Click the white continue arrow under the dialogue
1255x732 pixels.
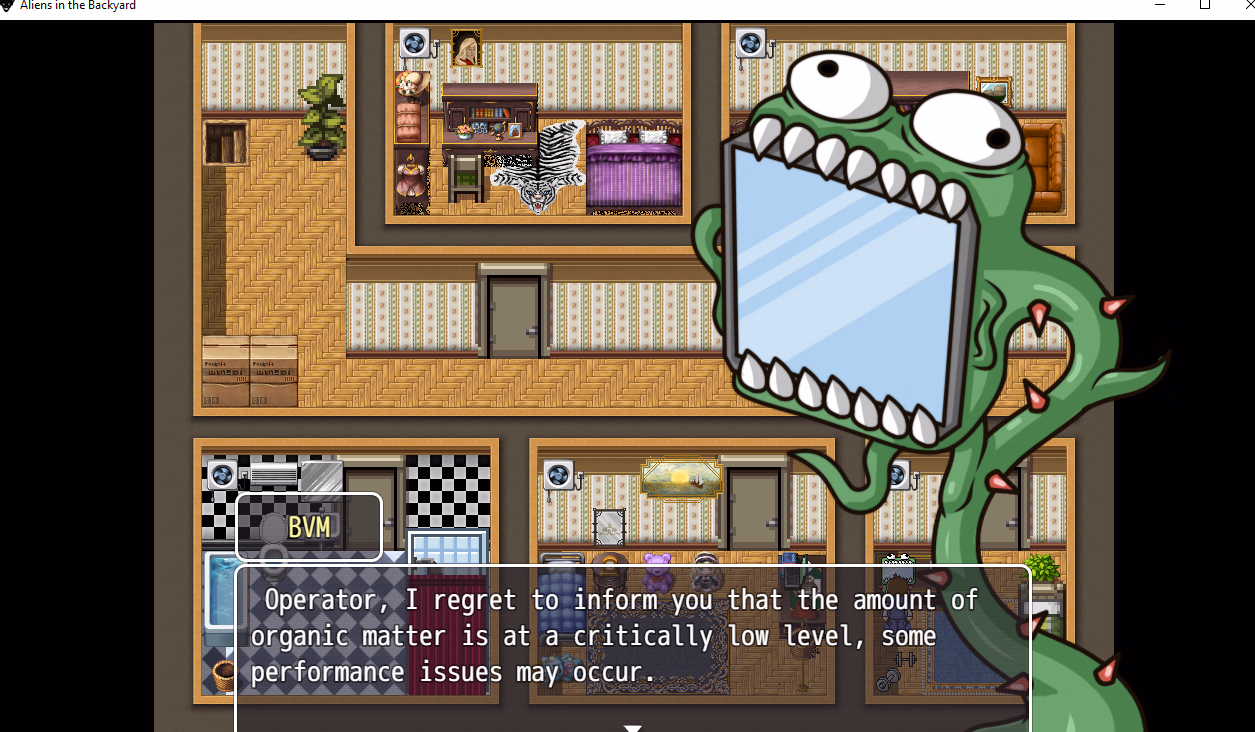coord(632,728)
